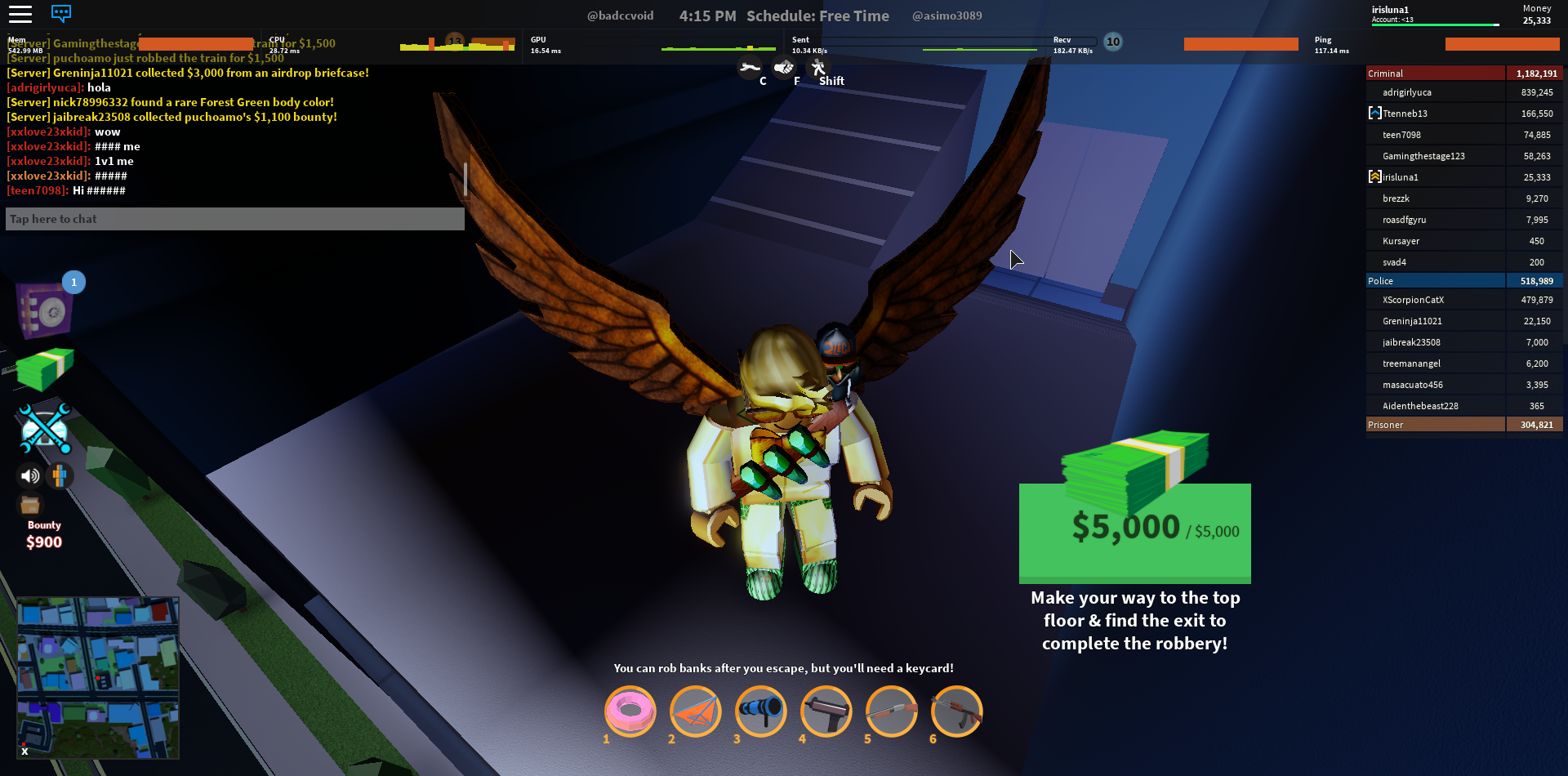Open the hamburger menu top left

(x=20, y=13)
